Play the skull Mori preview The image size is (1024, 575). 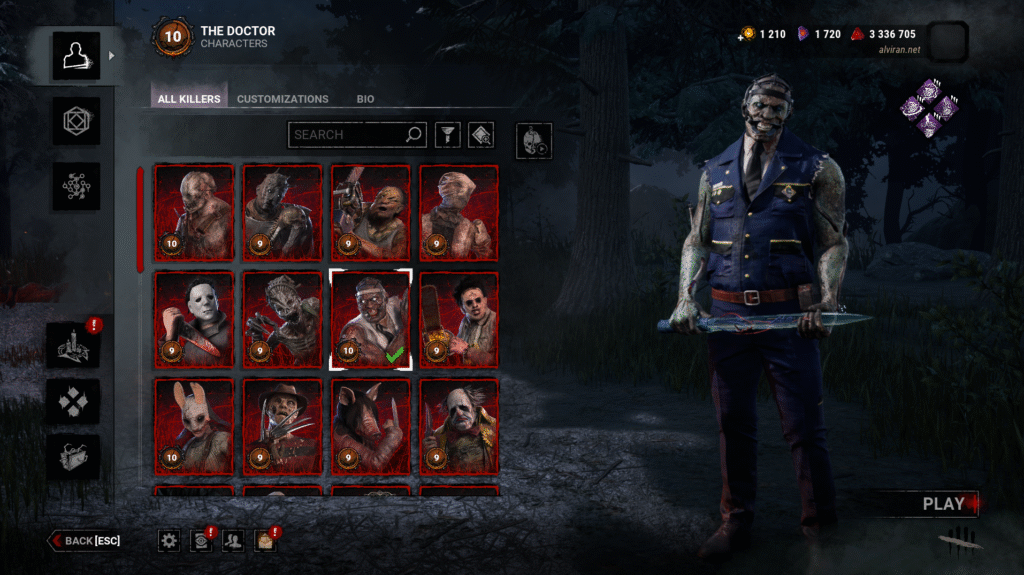[x=533, y=141]
